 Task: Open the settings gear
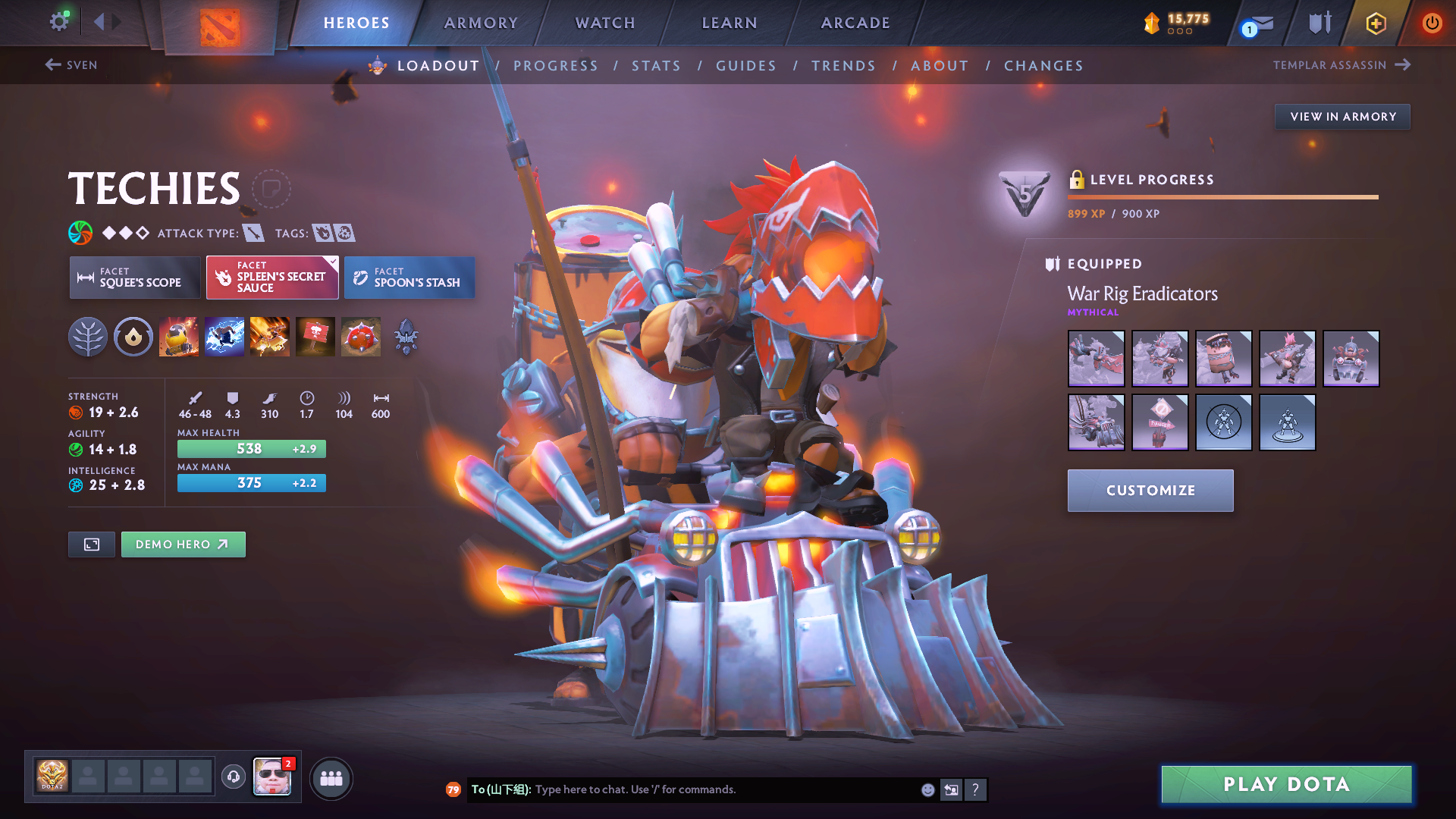click(58, 21)
